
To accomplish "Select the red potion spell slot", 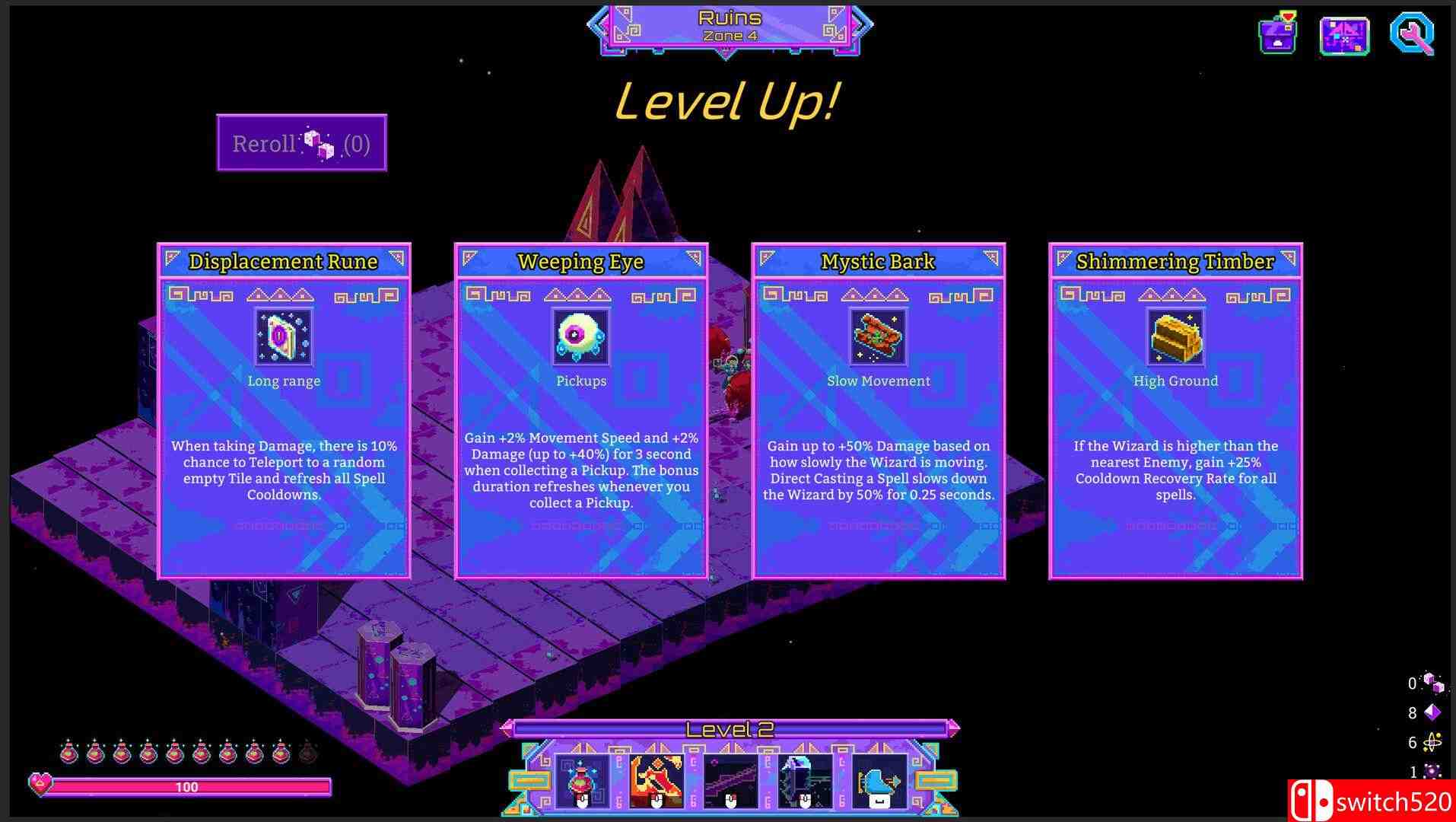I will point(582,782).
